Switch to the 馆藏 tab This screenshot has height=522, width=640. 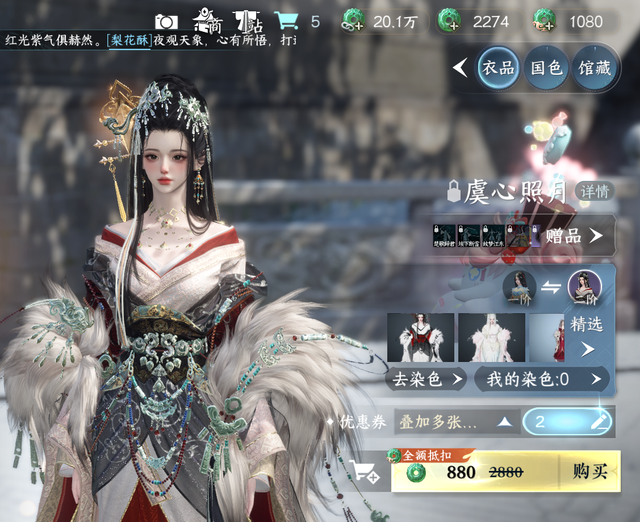point(594,68)
